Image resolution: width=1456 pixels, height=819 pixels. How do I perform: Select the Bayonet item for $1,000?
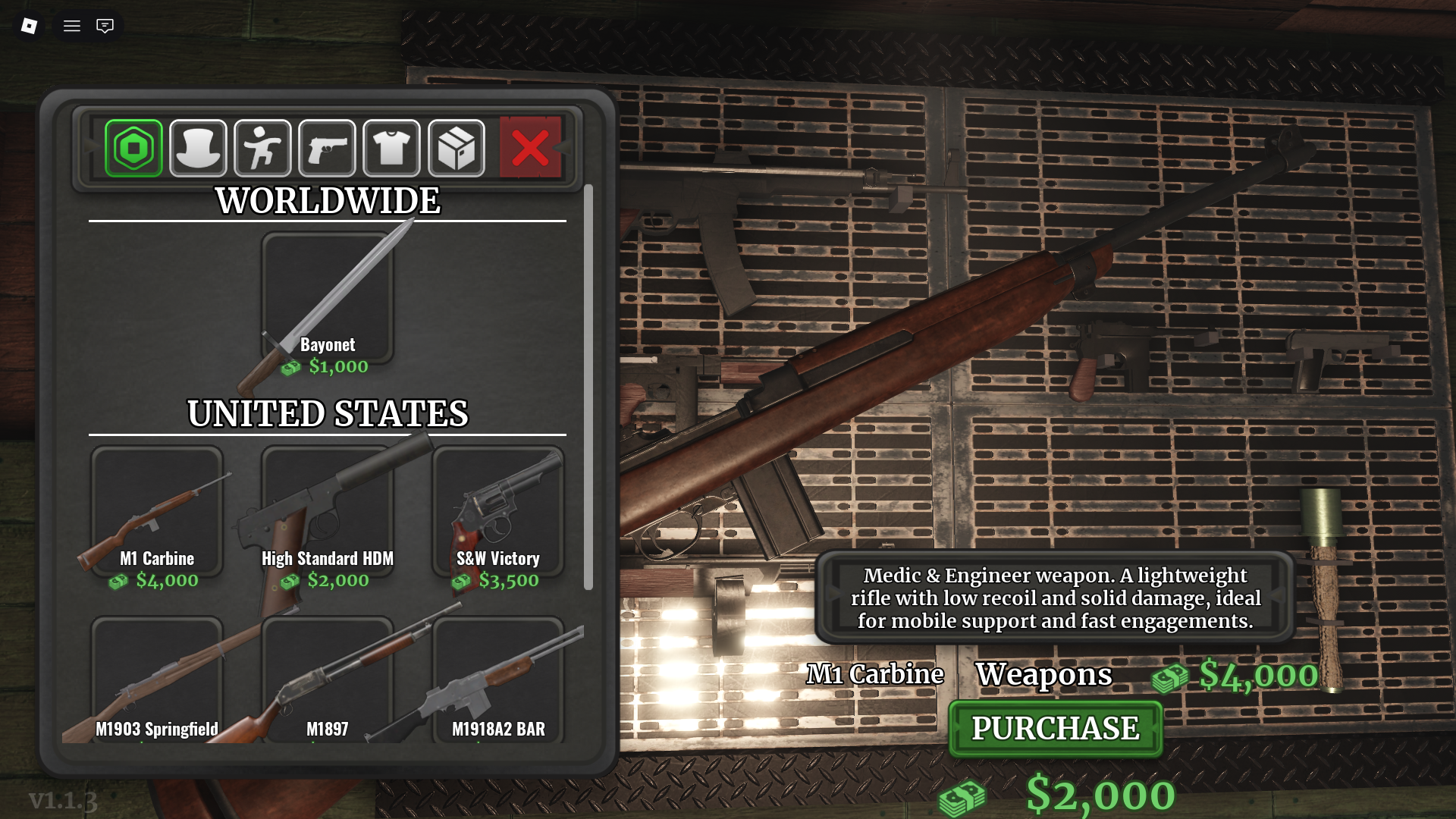pyautogui.click(x=327, y=300)
